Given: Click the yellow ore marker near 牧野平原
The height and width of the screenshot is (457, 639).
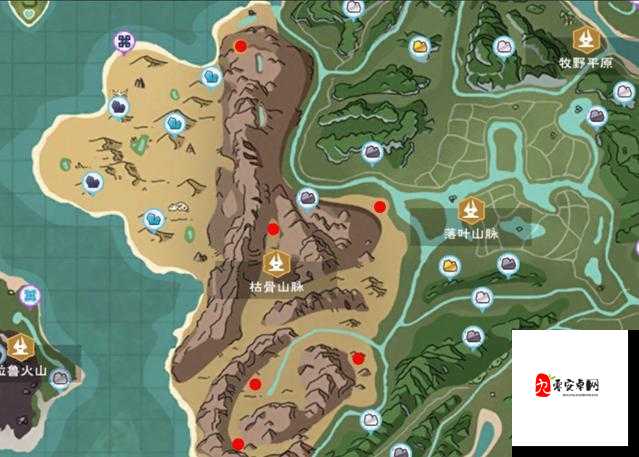Looking at the screenshot, I should (420, 46).
